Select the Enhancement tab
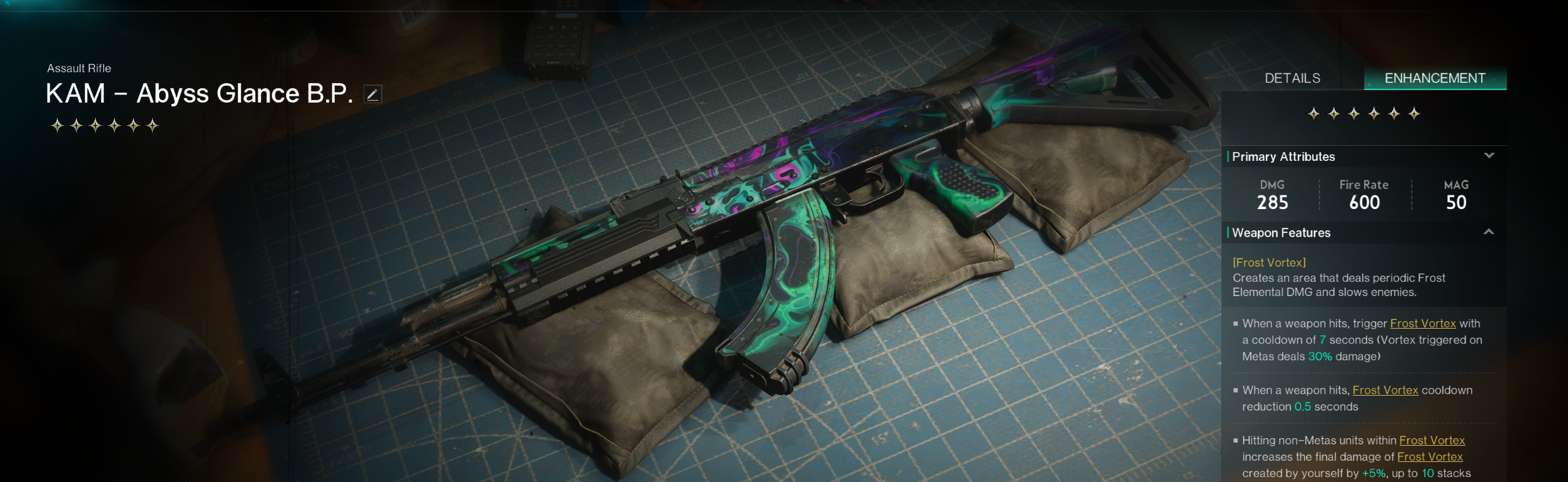 coord(1434,78)
